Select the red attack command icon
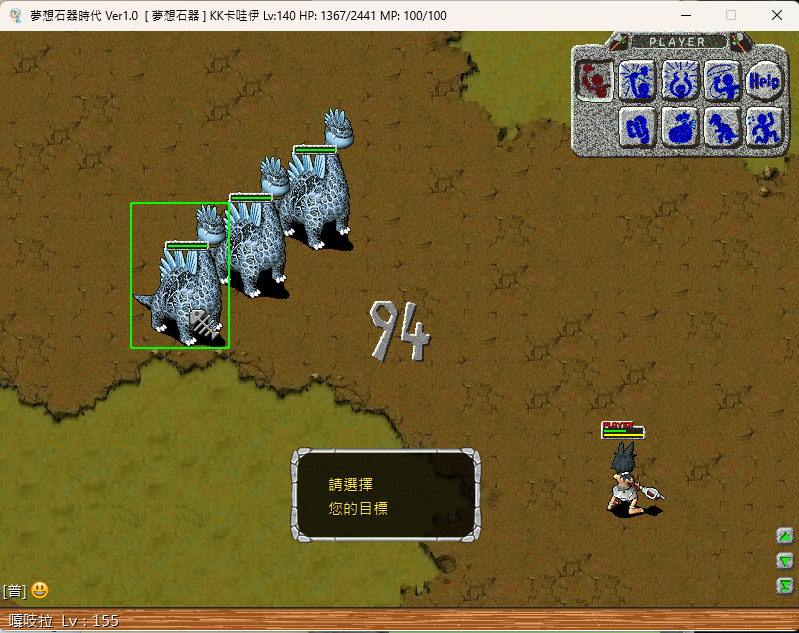 [x=597, y=79]
